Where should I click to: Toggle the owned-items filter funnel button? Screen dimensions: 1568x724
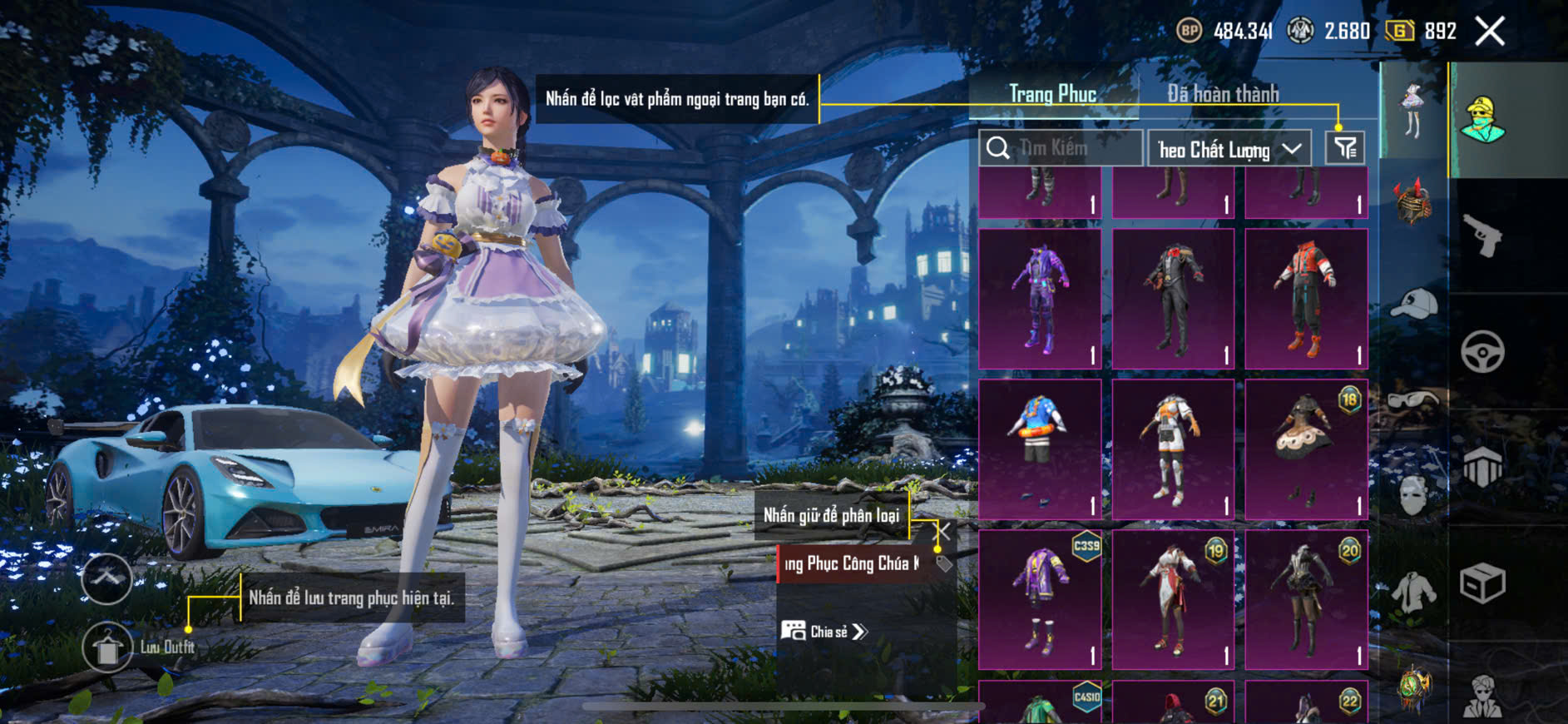click(x=1345, y=149)
